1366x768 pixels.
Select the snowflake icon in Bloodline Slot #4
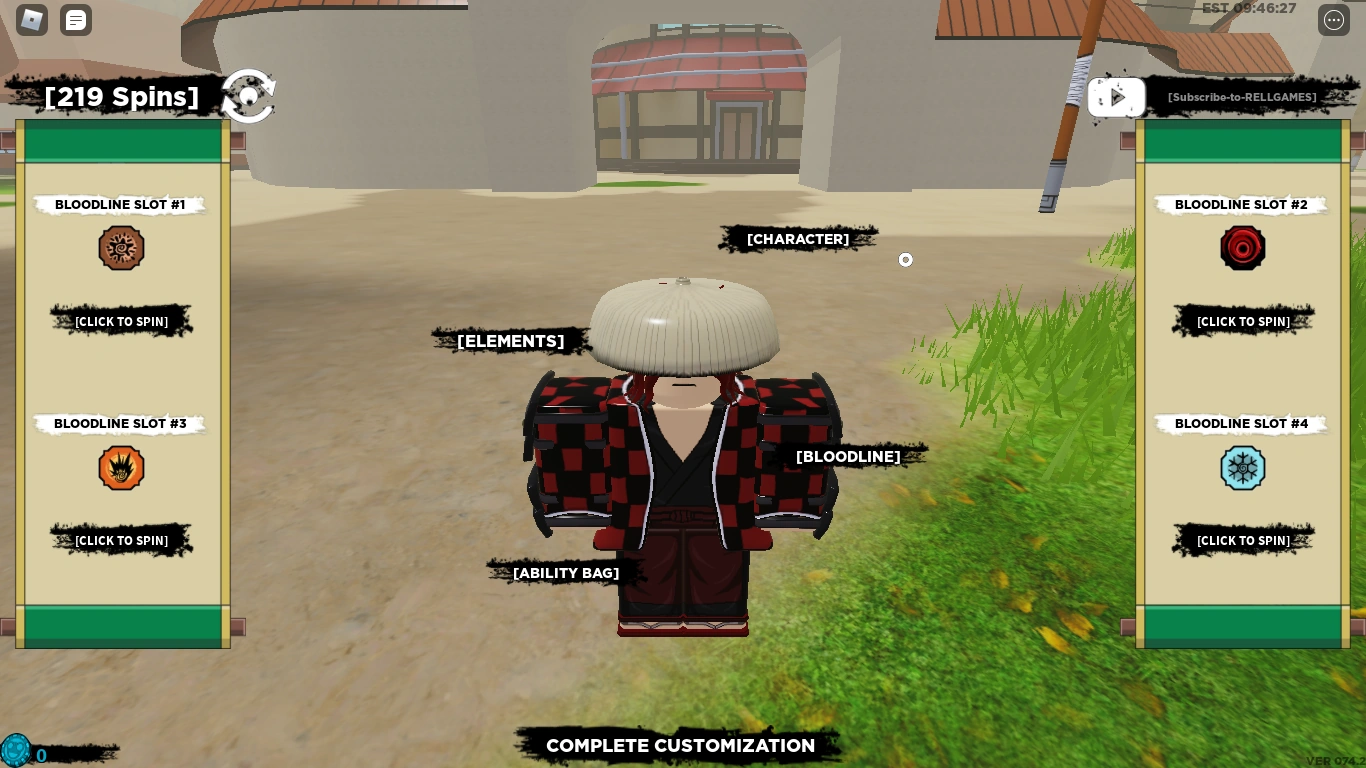pos(1243,467)
